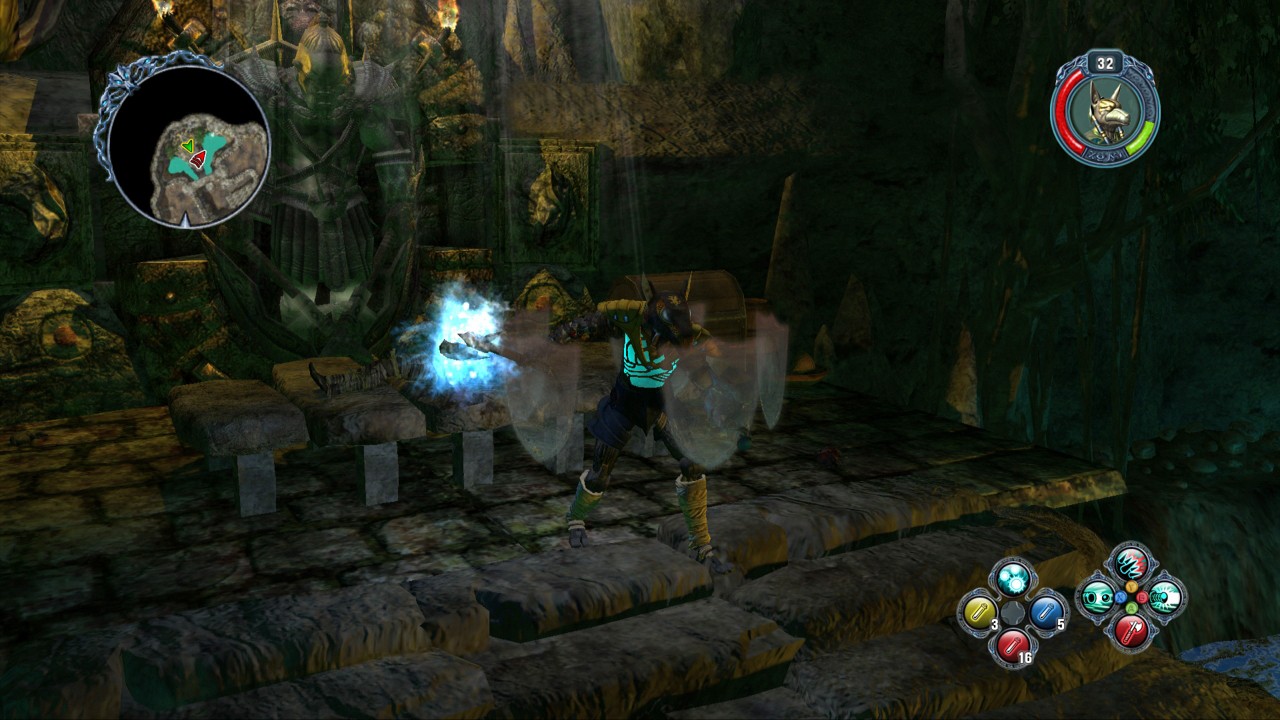The width and height of the screenshot is (1280, 720).
Task: Activate the glowing cyan orbs buff
Action: [x=1012, y=577]
